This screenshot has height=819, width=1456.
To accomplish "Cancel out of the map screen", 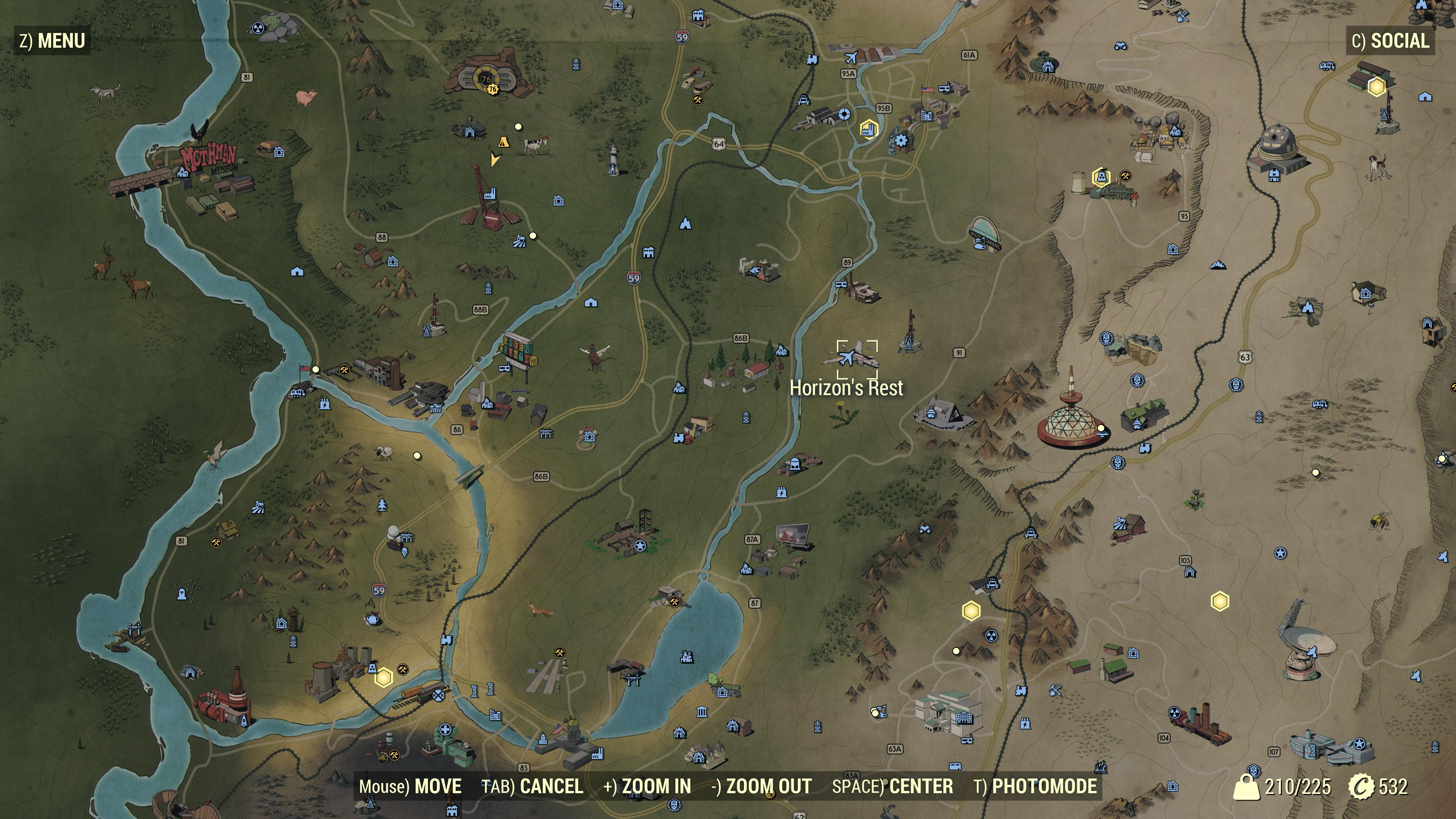I will [532, 786].
